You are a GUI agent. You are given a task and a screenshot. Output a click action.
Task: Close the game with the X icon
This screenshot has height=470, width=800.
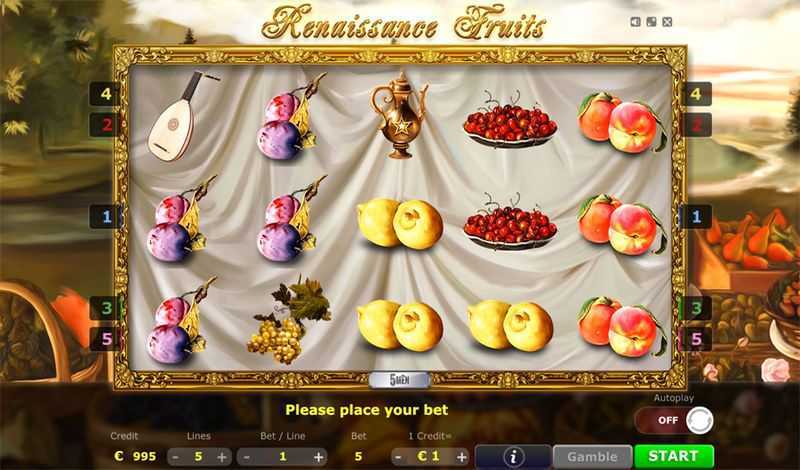click(x=667, y=21)
